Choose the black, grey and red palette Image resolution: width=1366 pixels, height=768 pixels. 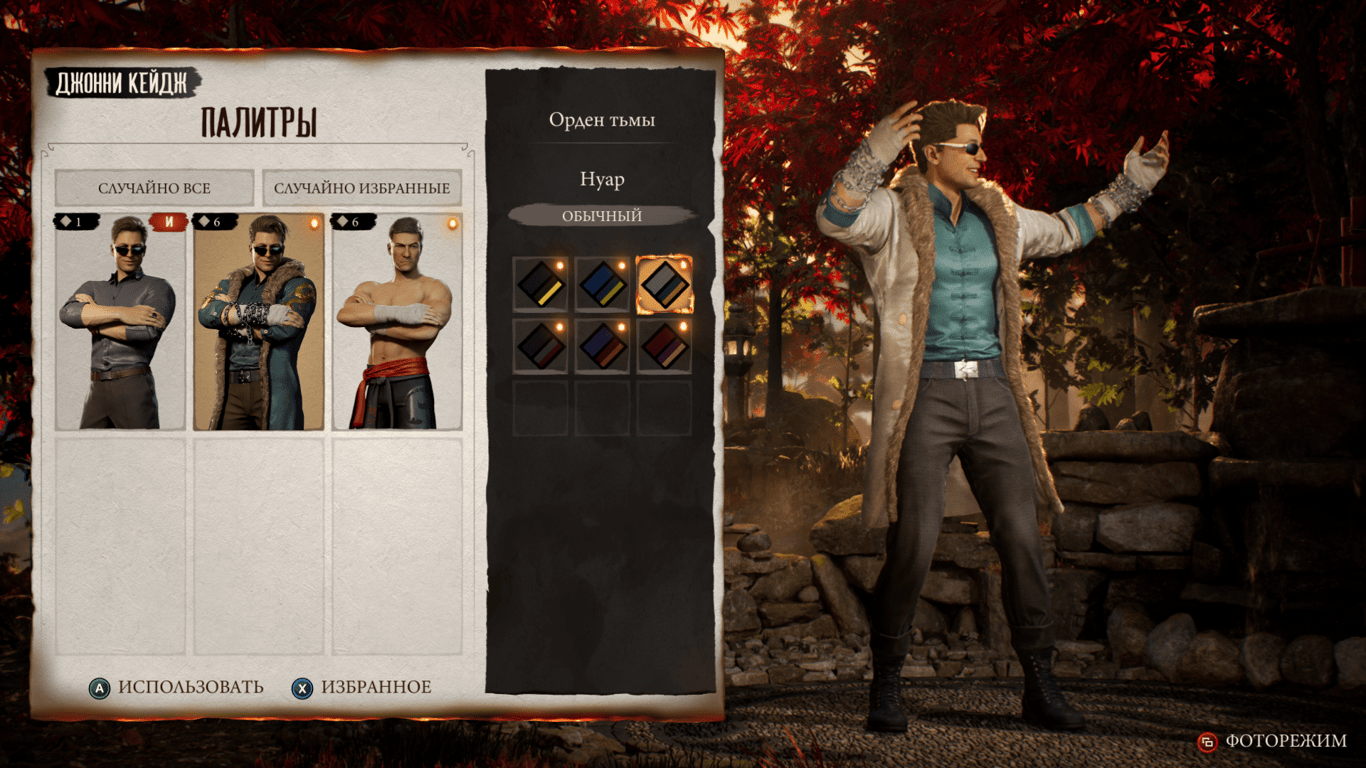click(x=541, y=346)
